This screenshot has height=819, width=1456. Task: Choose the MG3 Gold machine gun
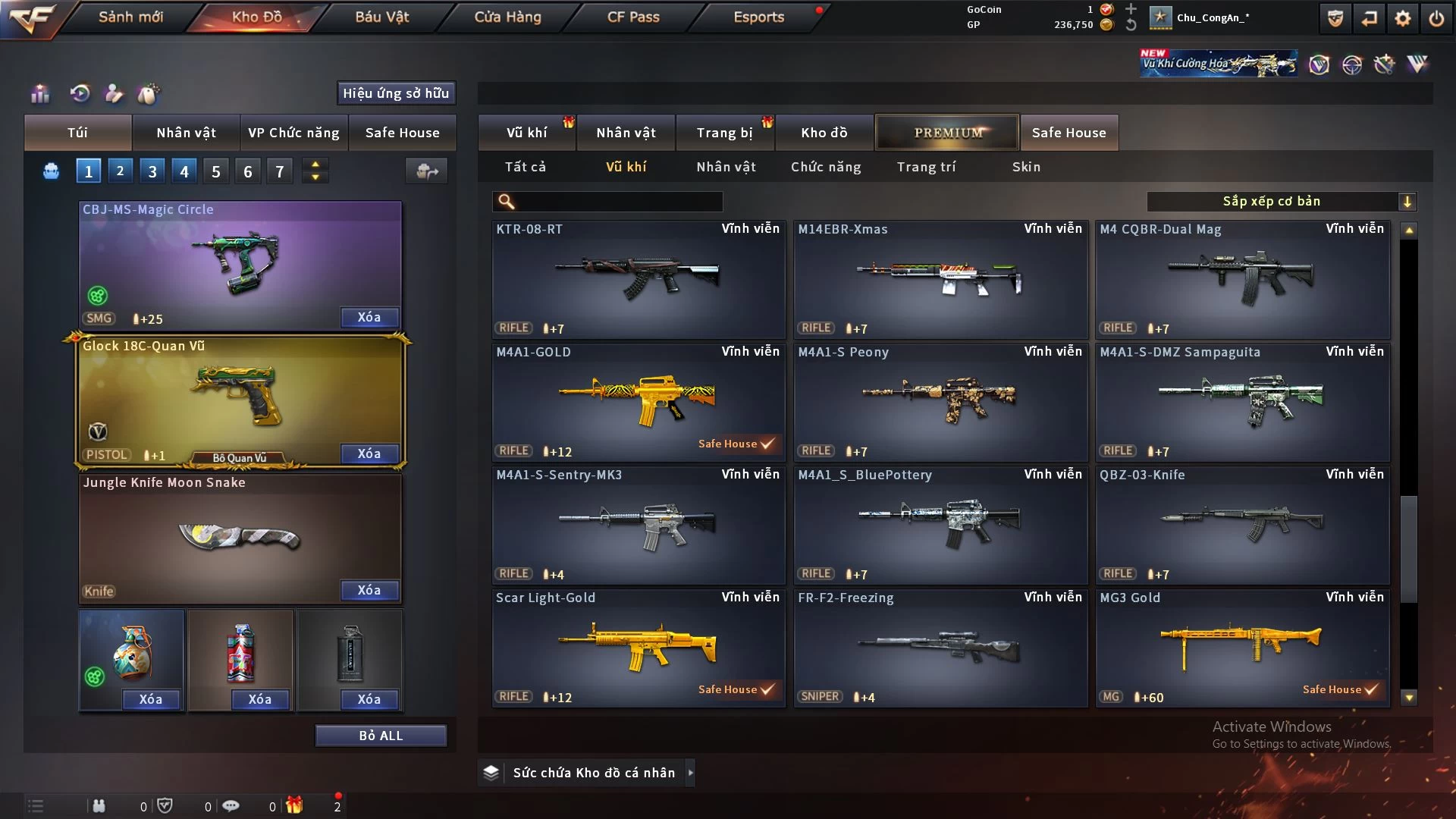pyautogui.click(x=1242, y=648)
